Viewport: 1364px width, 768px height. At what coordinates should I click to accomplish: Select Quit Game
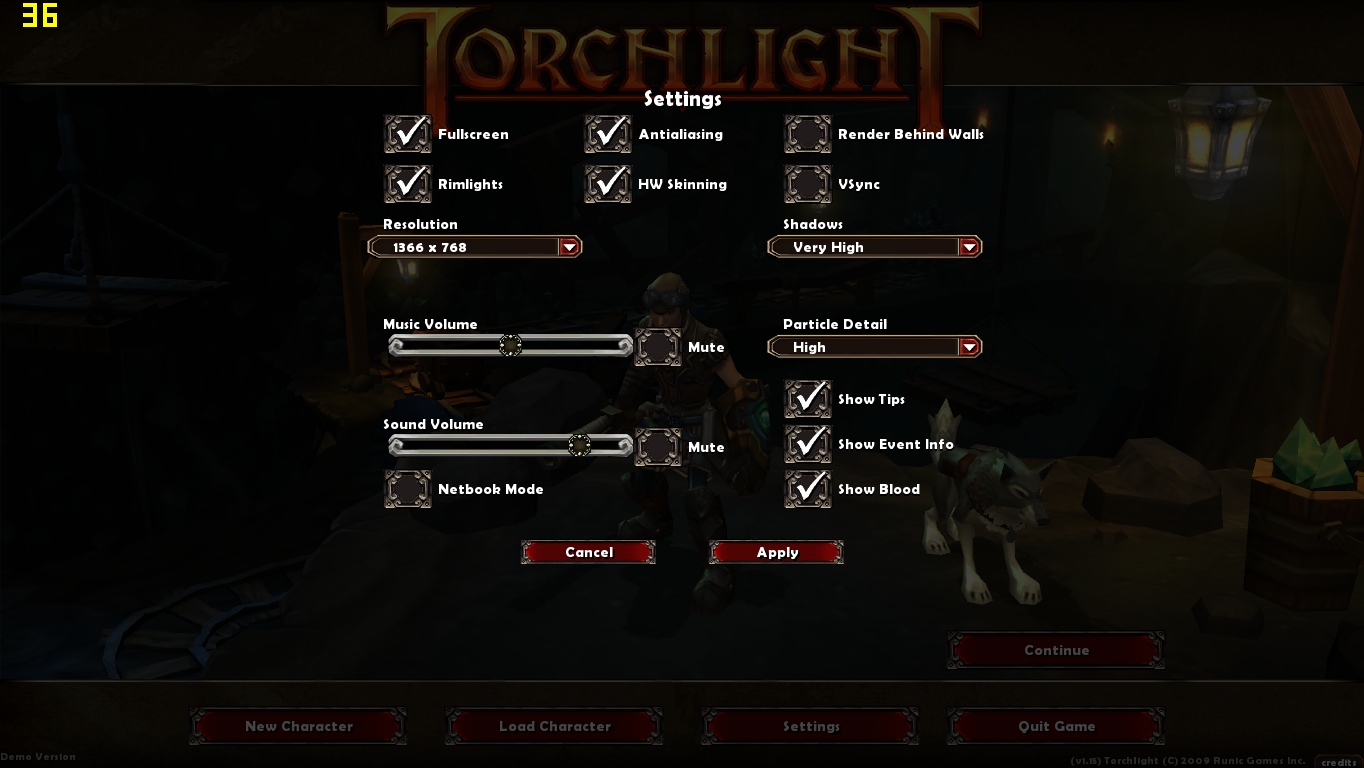pyautogui.click(x=1056, y=726)
